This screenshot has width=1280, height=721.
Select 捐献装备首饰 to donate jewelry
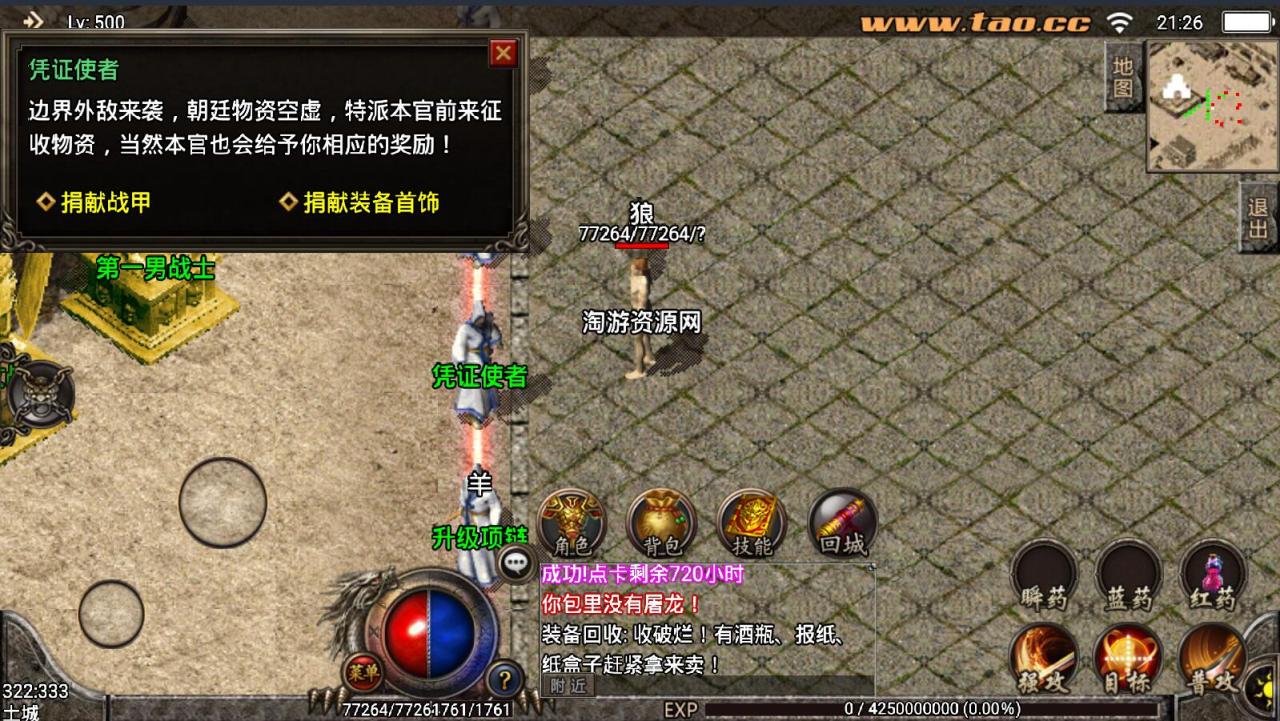pyautogui.click(x=361, y=202)
